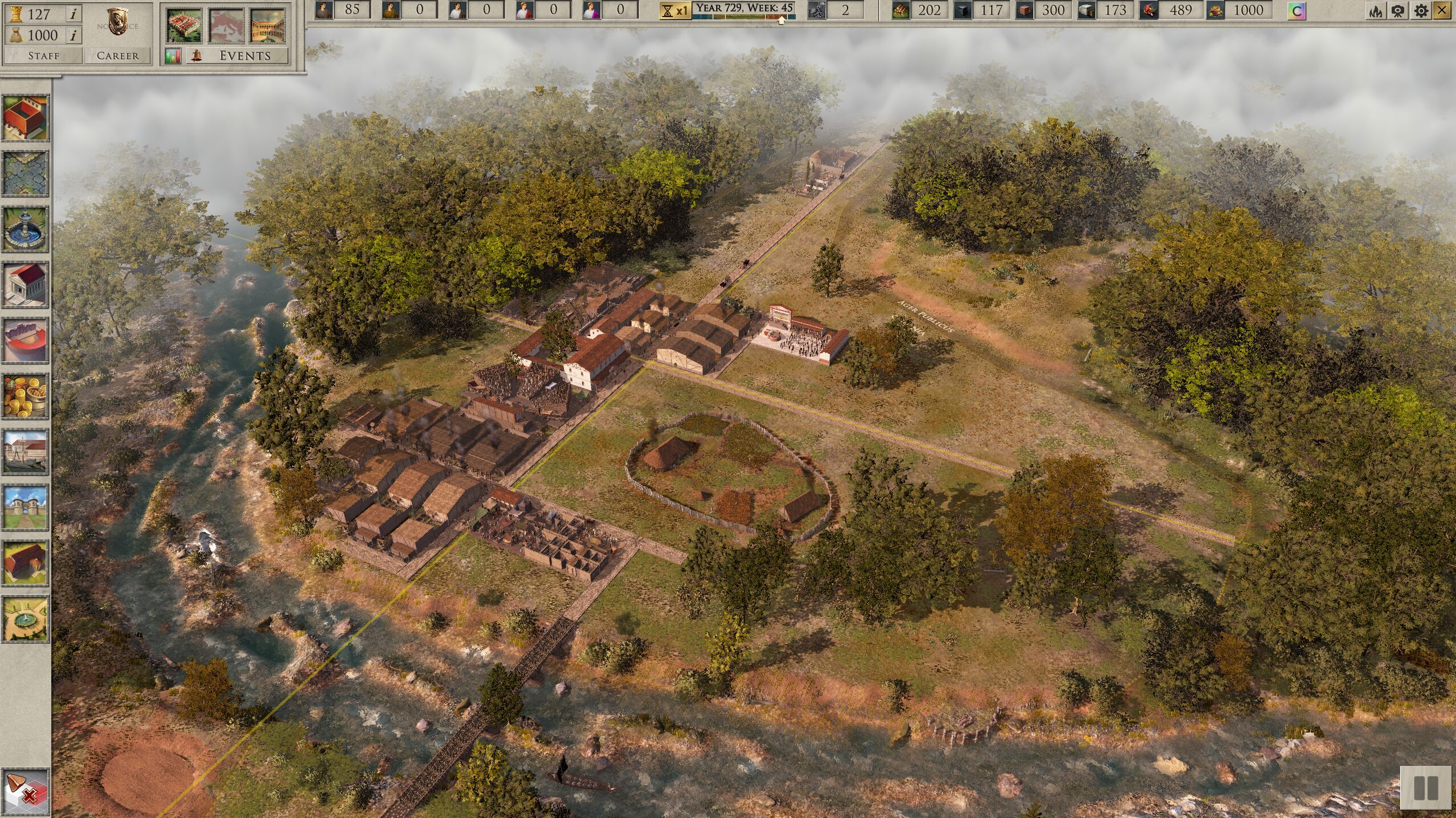
Task: Show the Events list
Action: (244, 55)
